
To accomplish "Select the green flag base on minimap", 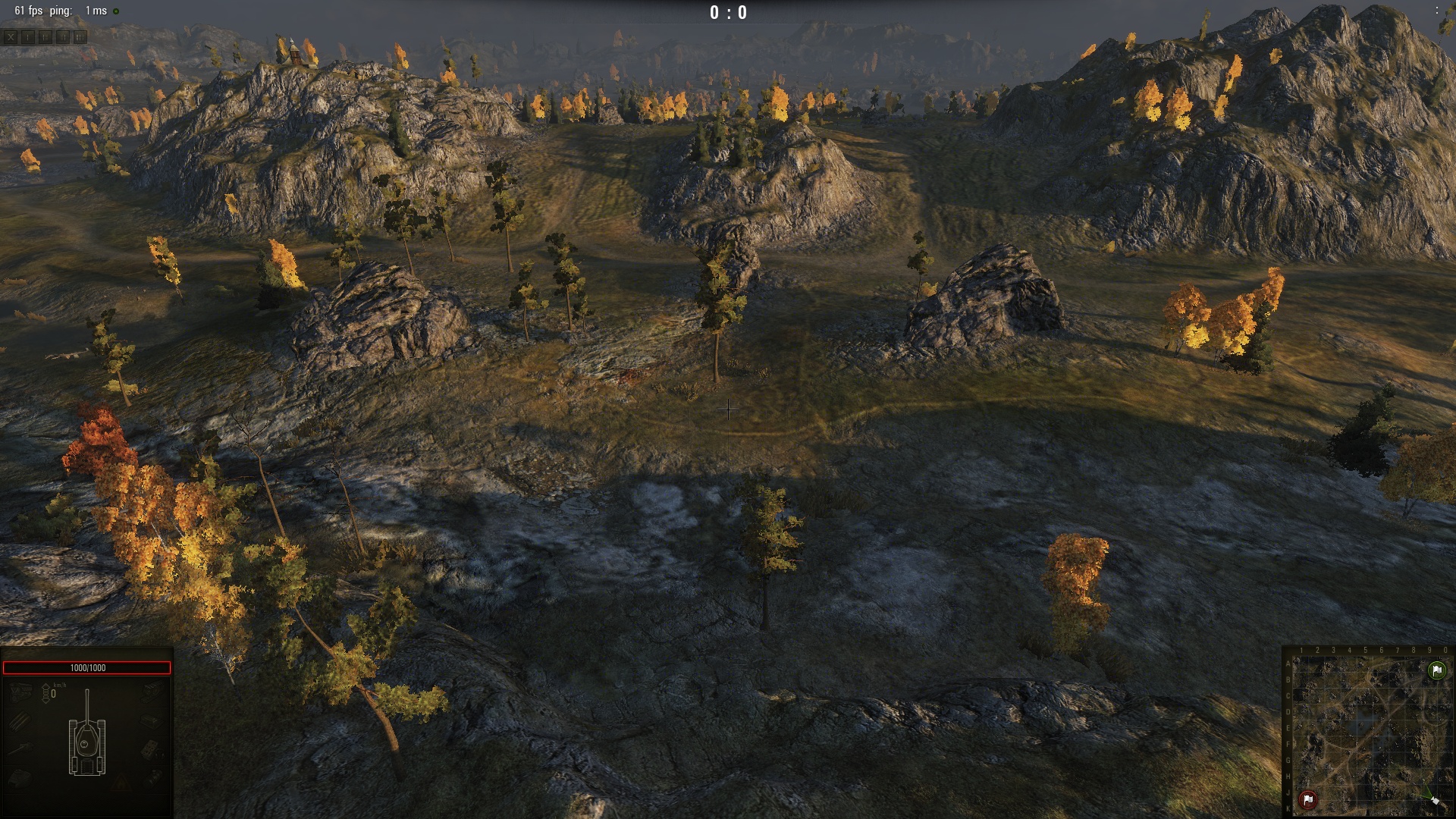I will tap(1436, 670).
